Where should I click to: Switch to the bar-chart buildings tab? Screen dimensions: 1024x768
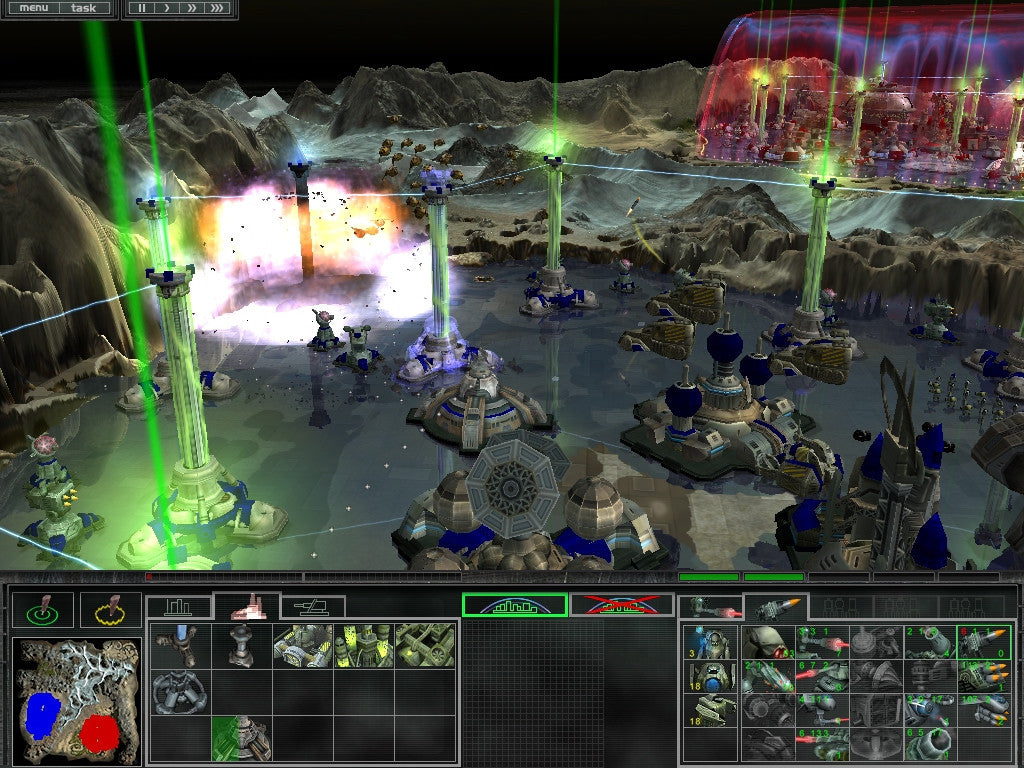179,607
